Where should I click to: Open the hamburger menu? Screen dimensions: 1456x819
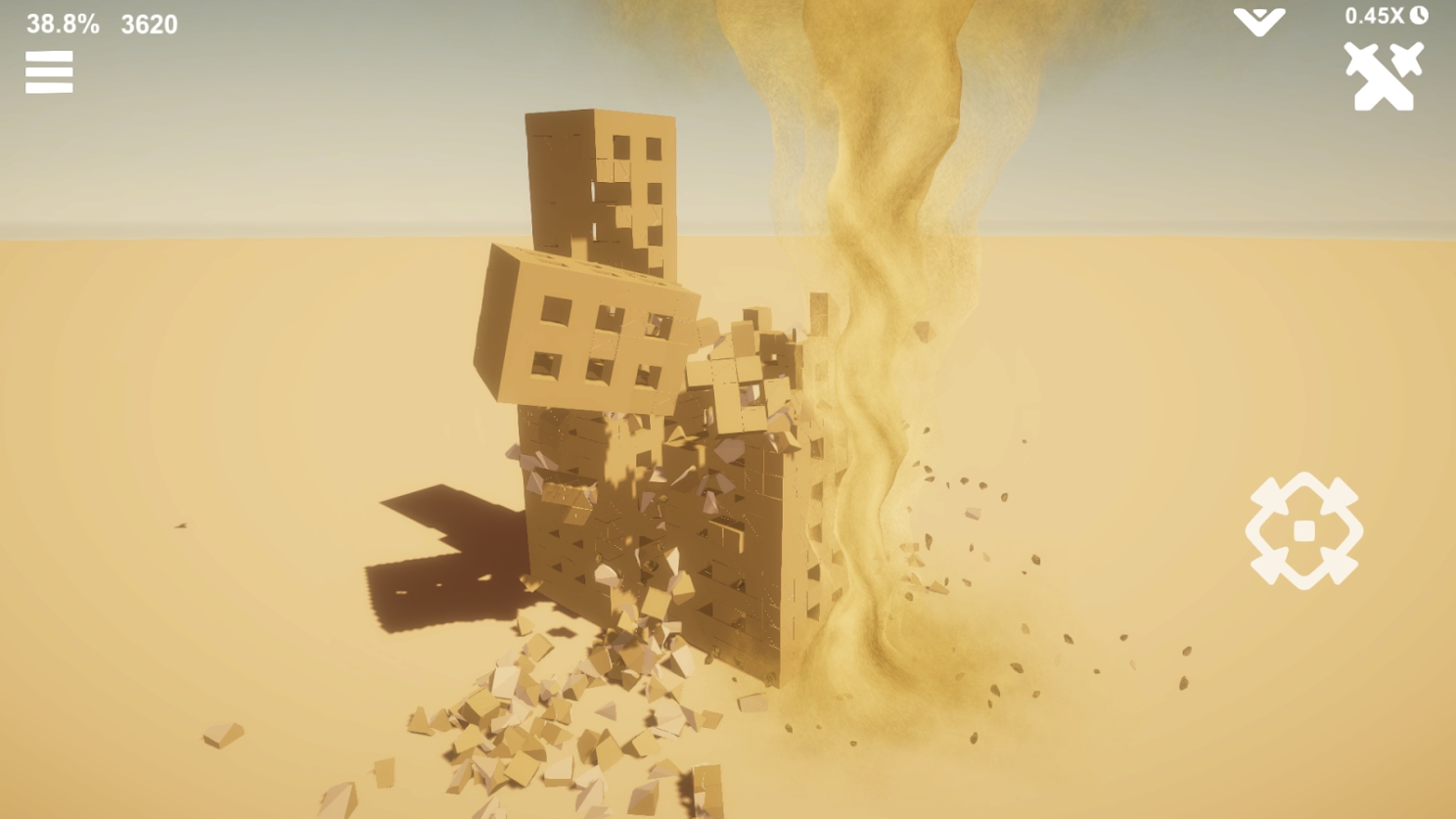tap(49, 72)
